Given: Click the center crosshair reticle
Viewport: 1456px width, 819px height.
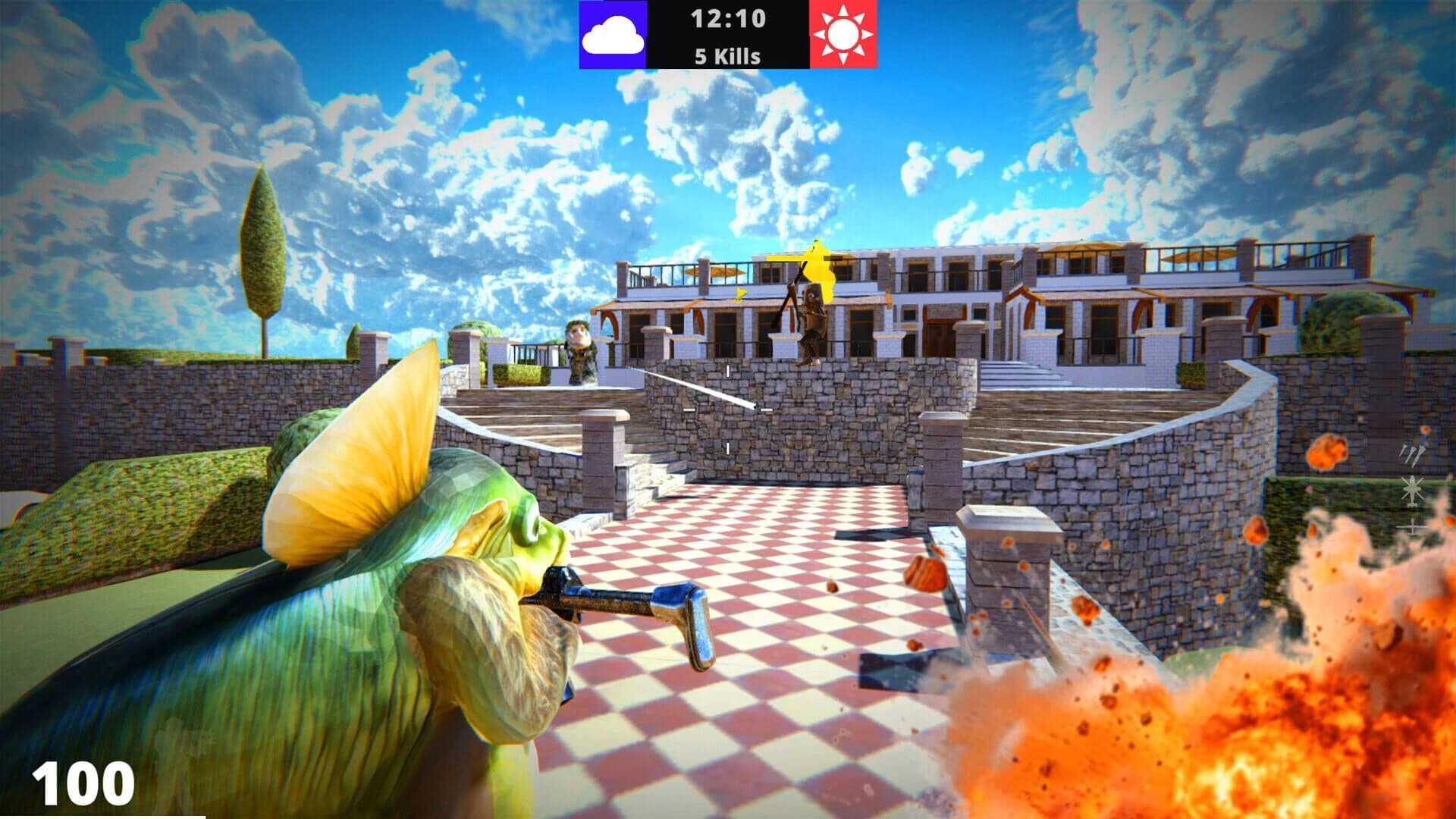Looking at the screenshot, I should [726, 409].
